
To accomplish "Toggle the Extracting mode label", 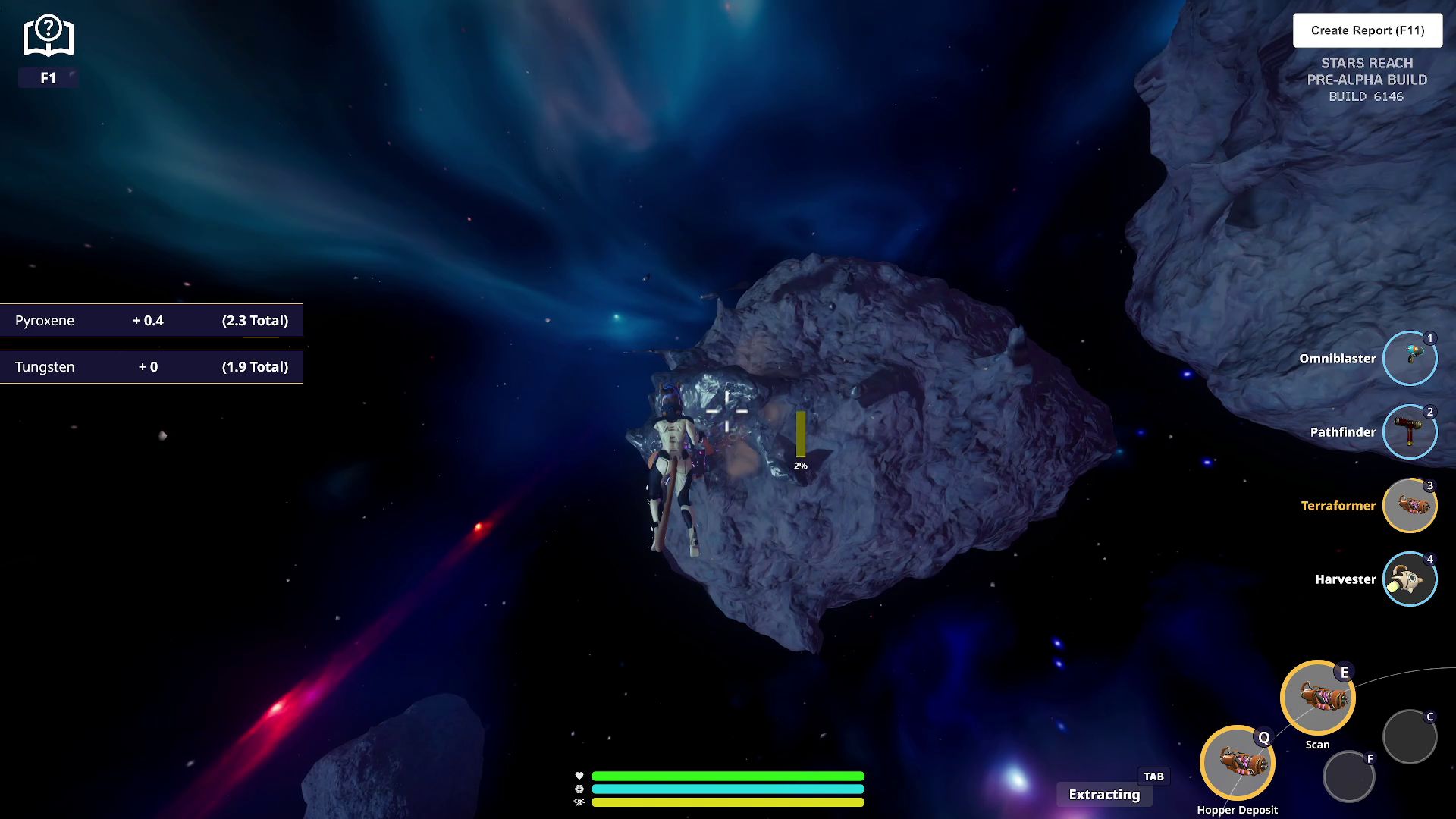I will pyautogui.click(x=1104, y=795).
